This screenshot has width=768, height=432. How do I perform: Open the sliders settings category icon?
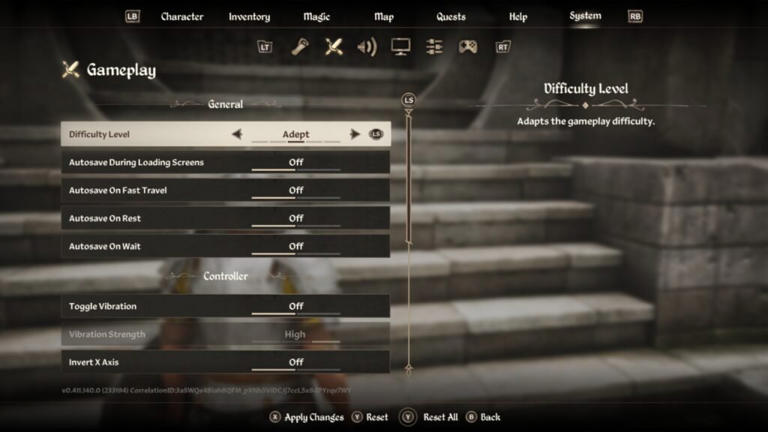point(434,47)
